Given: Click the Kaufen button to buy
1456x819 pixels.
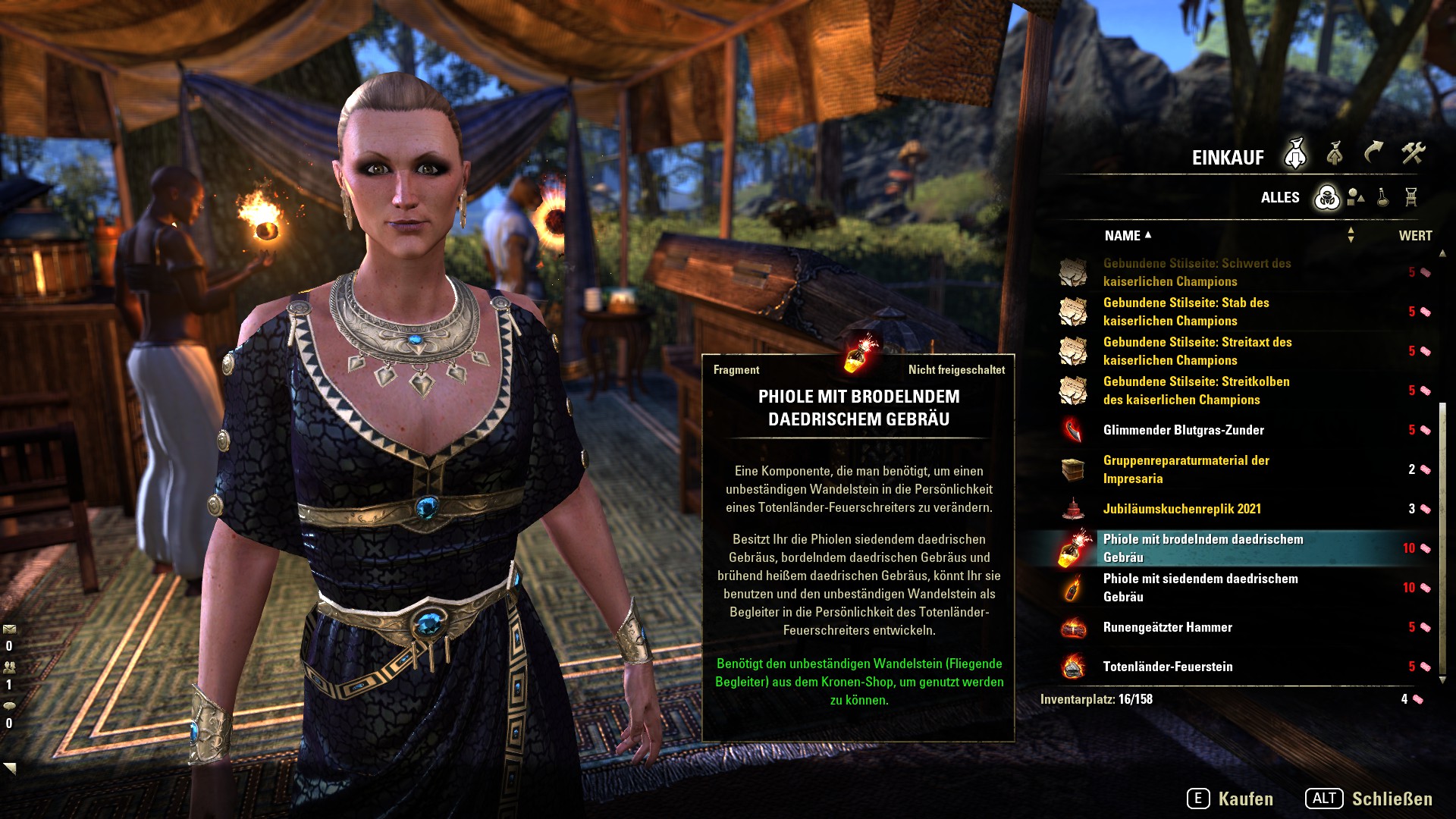Looking at the screenshot, I should click(x=1230, y=799).
